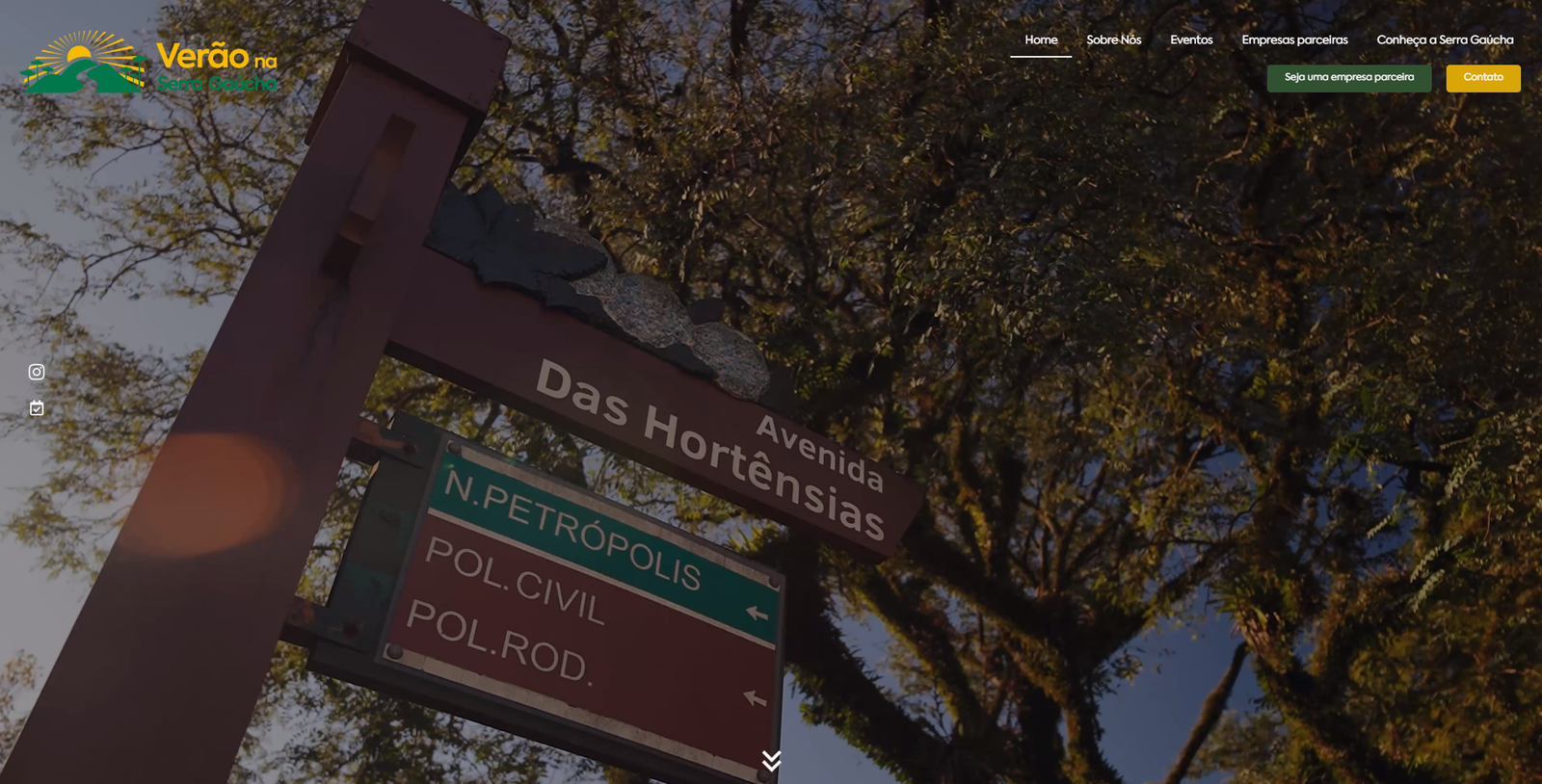Open the Home navigation link

coord(1041,40)
